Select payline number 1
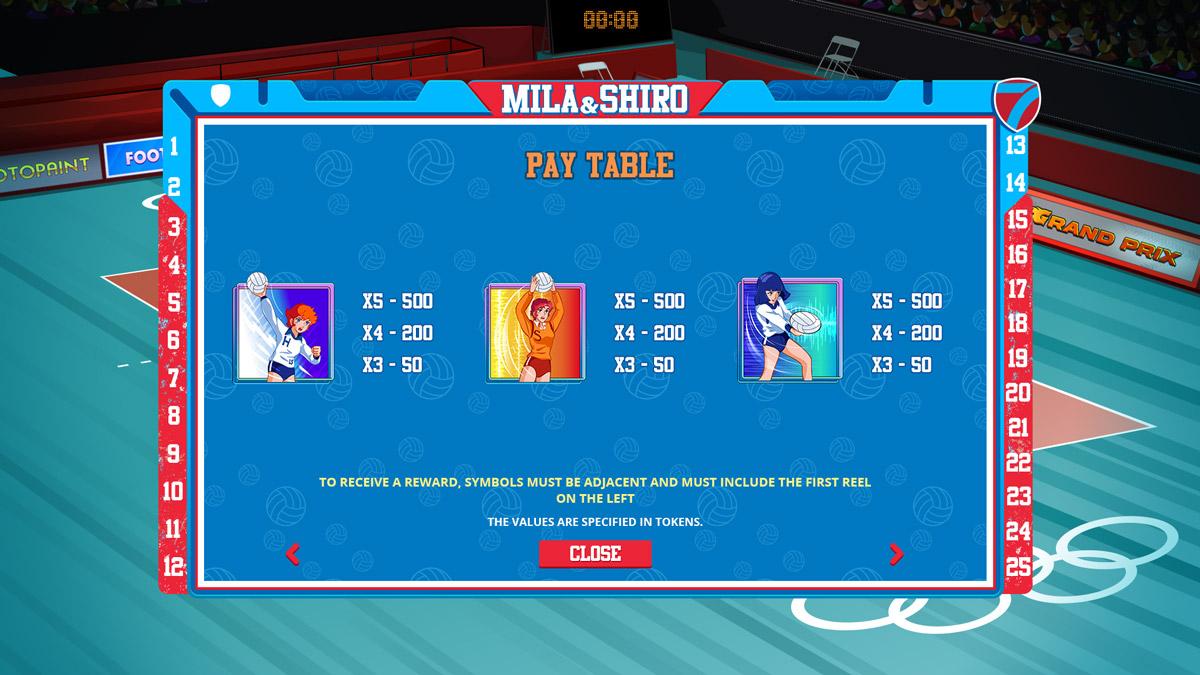Screen dimensions: 1200x675 (174, 147)
